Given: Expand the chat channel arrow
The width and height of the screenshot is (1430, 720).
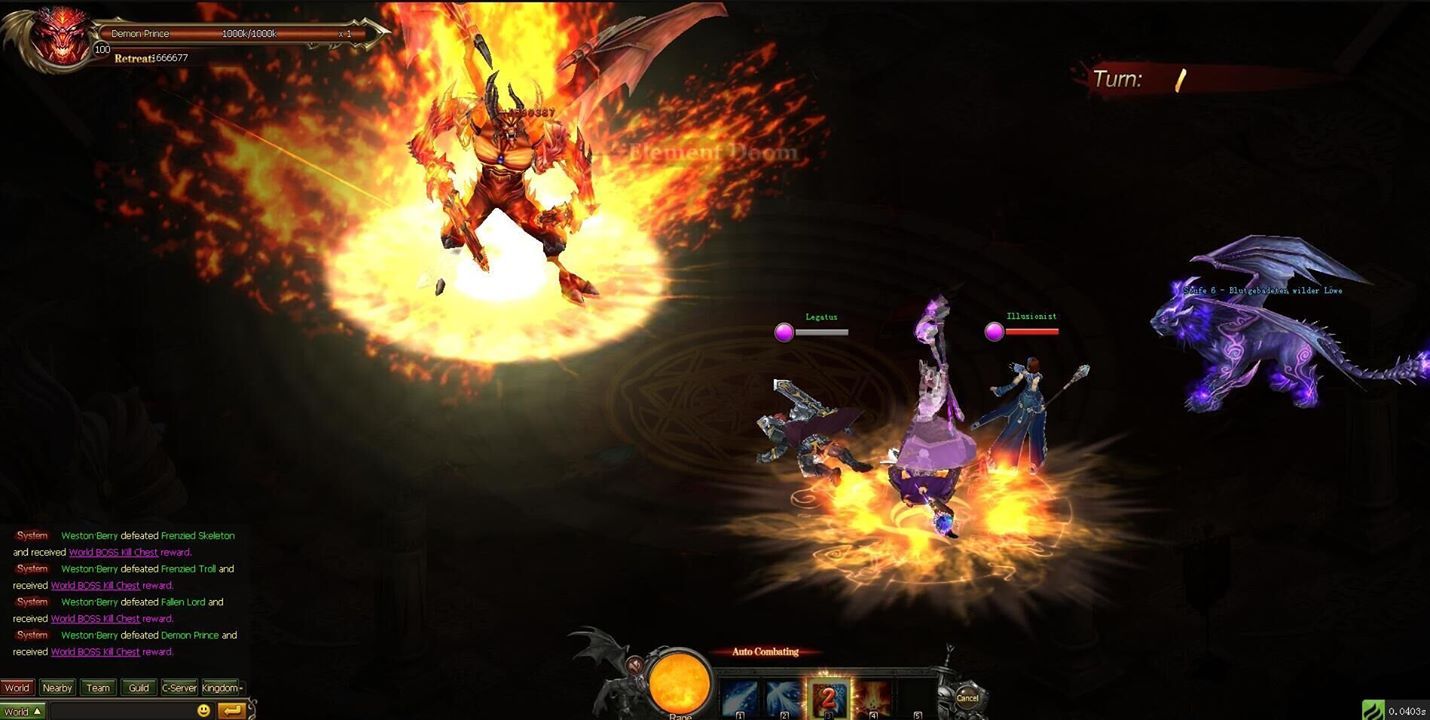Looking at the screenshot, I should [x=37, y=710].
